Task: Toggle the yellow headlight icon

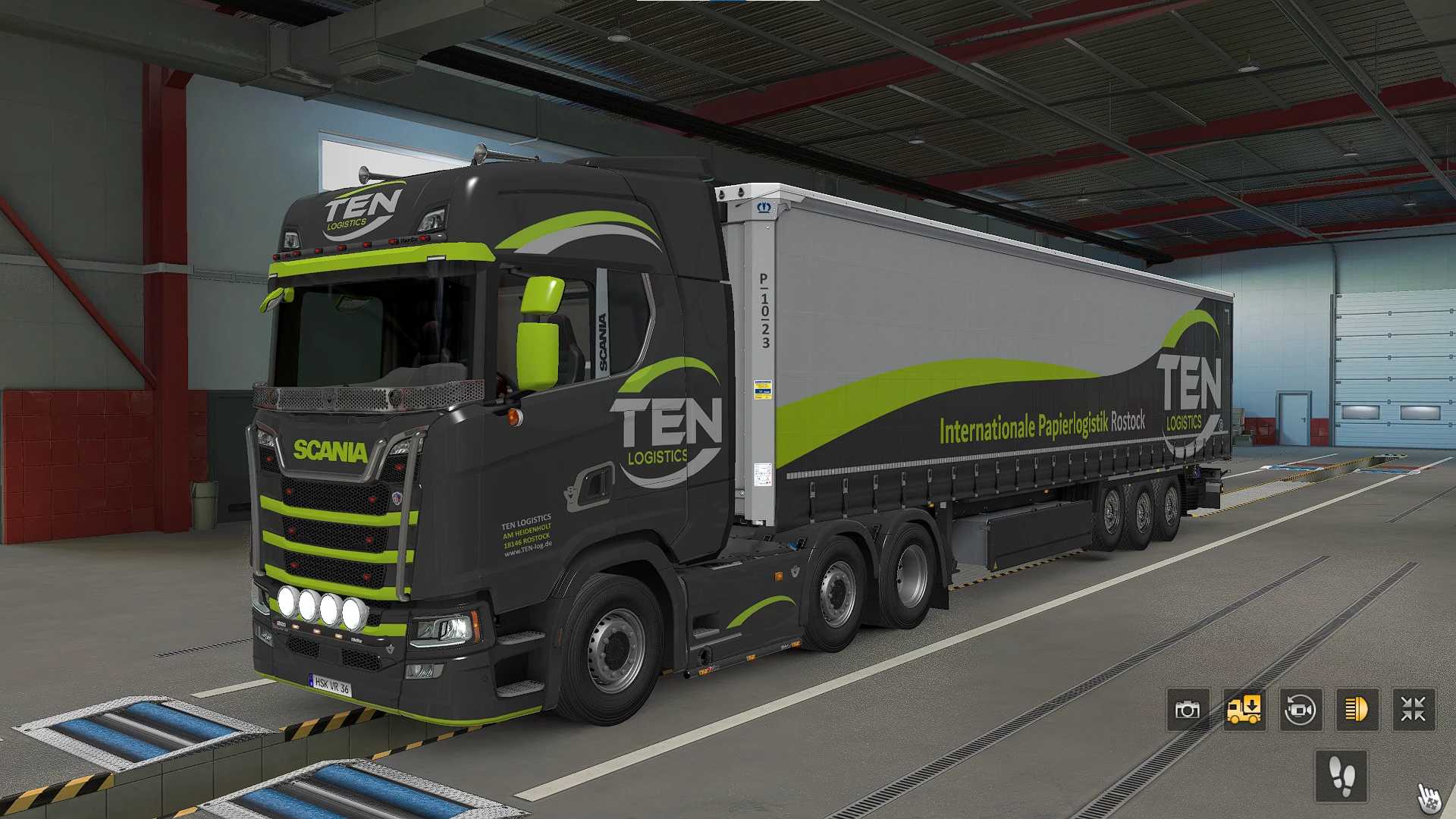Action: coord(1357,710)
